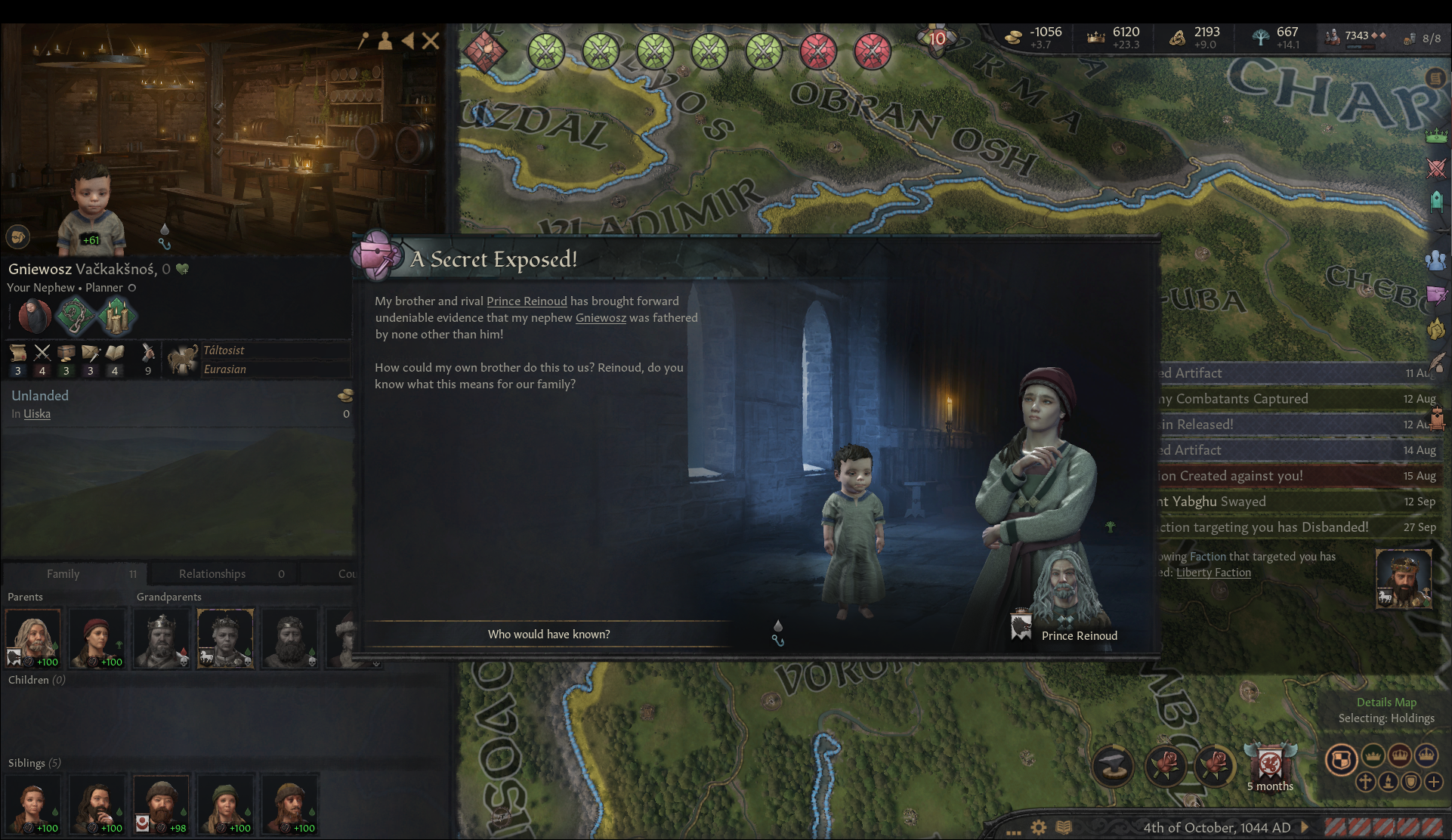Close the character panel with the X
This screenshot has width=1452, height=840.
click(431, 41)
